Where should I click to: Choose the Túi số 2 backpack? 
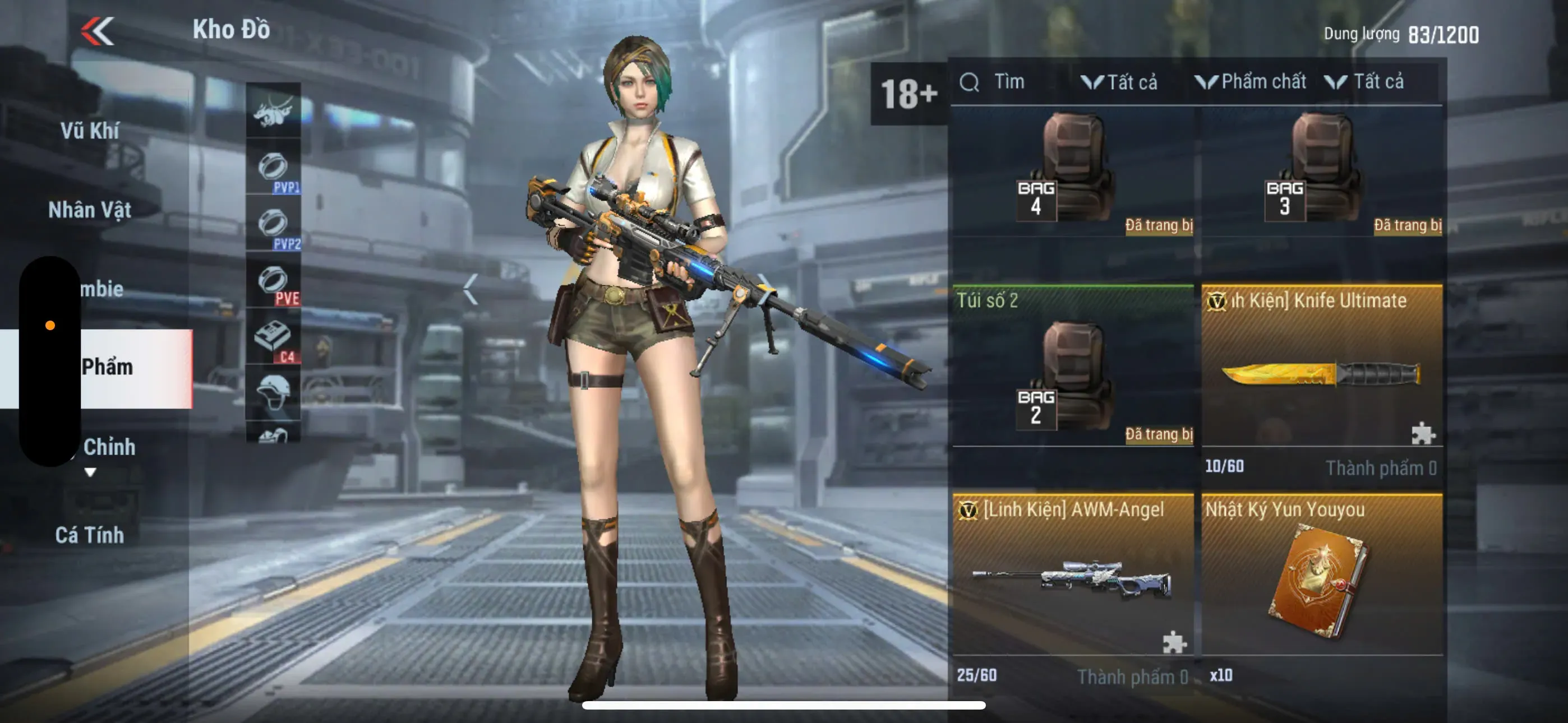1072,368
